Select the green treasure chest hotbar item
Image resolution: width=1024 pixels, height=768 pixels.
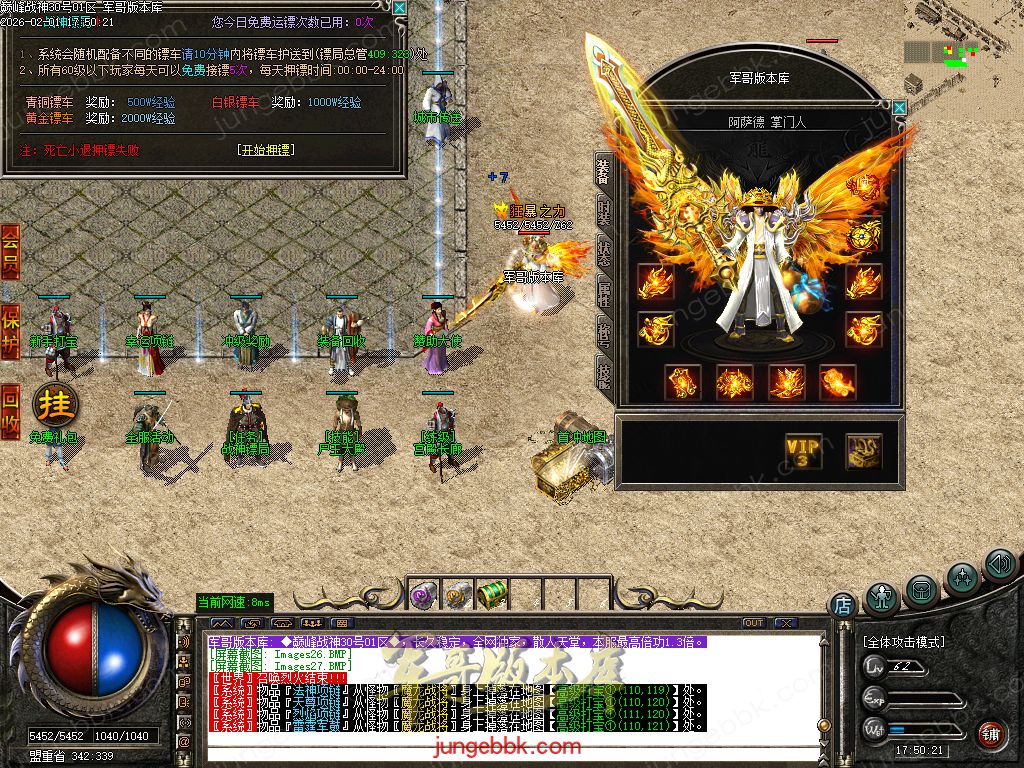[x=490, y=594]
